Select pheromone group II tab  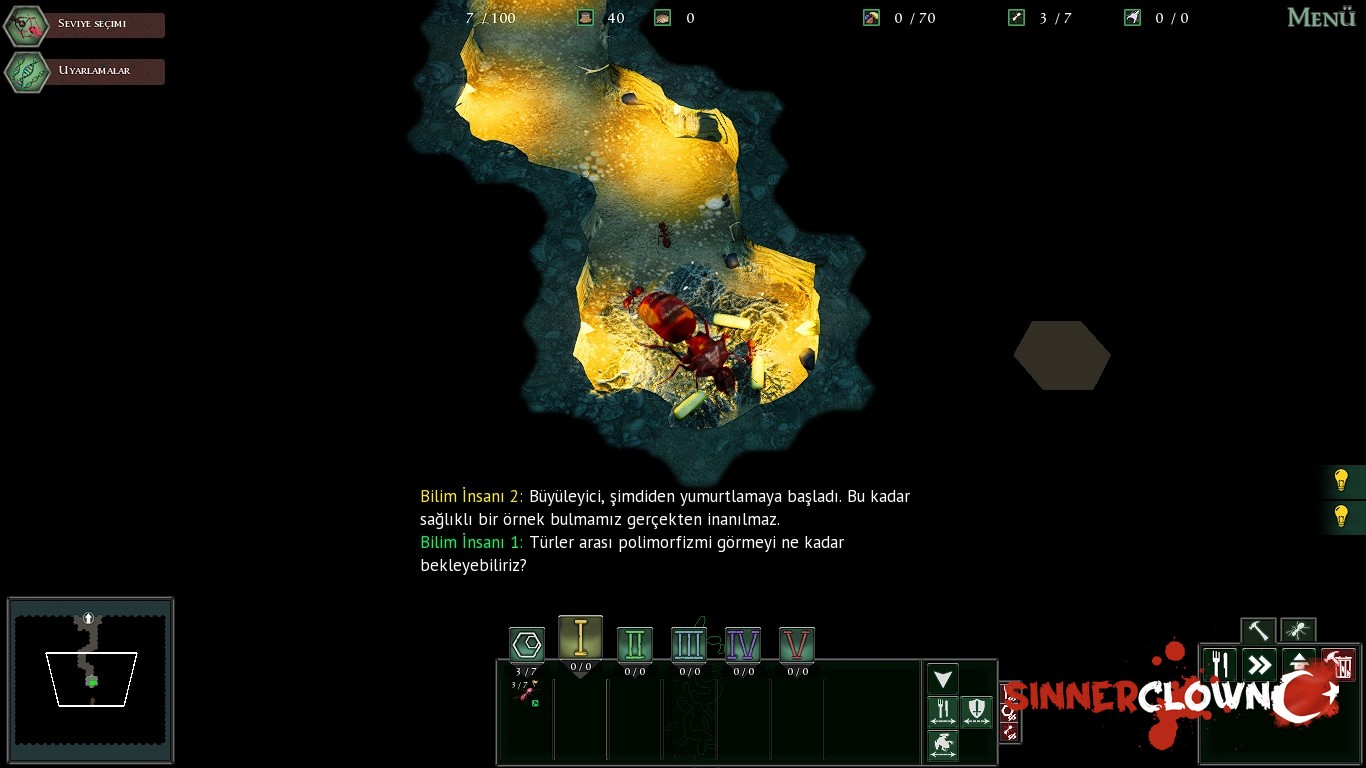coord(634,645)
